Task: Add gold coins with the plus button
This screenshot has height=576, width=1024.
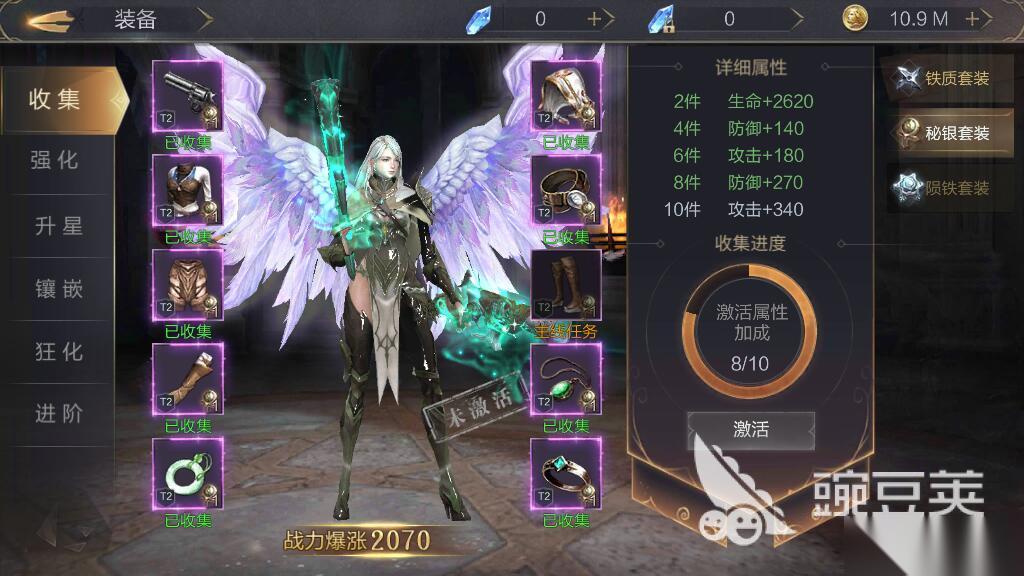Action: pos(971,18)
